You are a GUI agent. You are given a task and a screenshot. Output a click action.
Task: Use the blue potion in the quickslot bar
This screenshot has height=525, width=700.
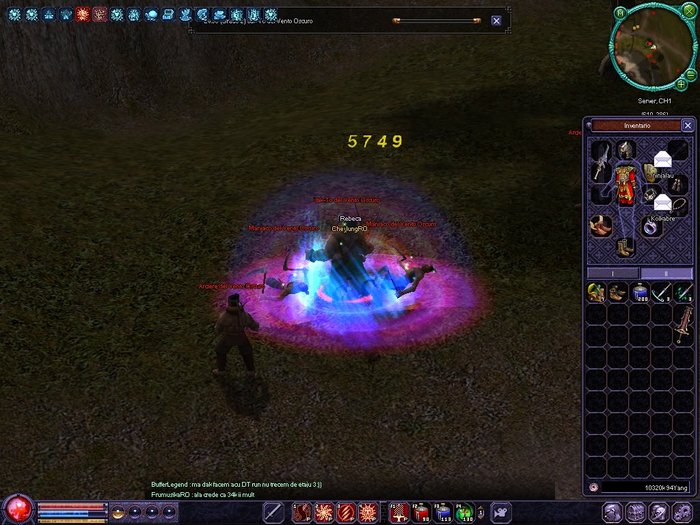[443, 513]
